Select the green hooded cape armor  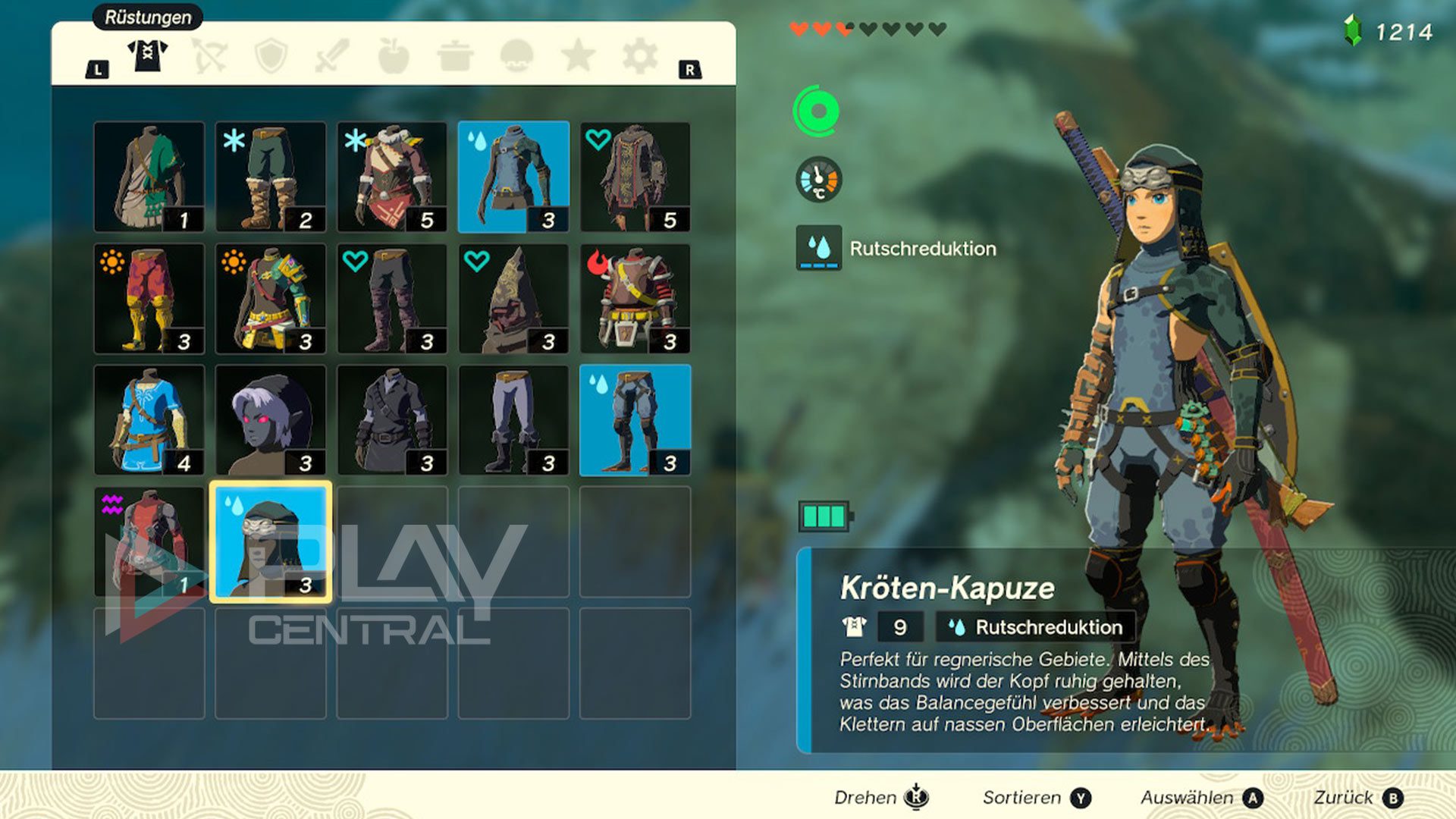(149, 177)
